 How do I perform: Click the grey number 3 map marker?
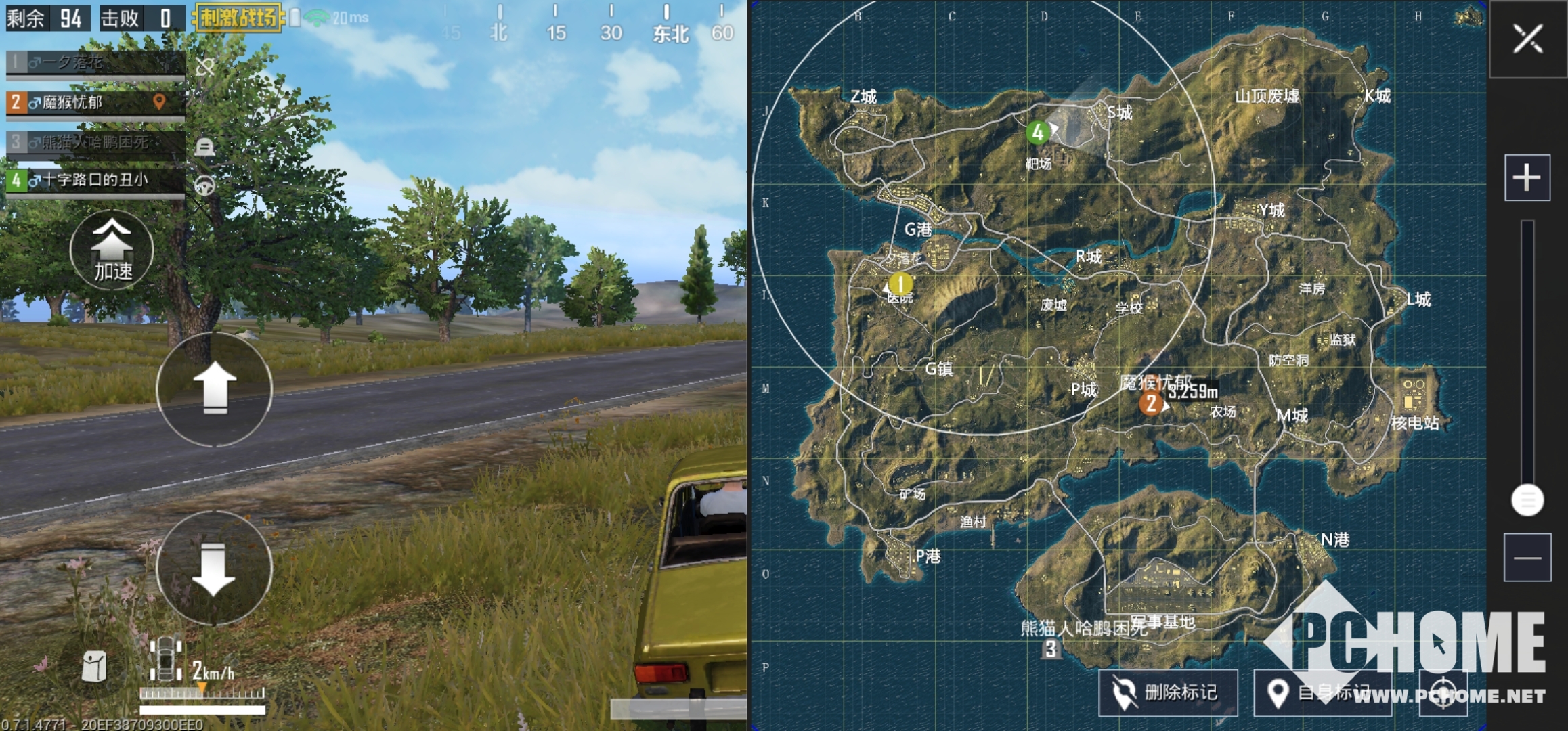[1050, 649]
